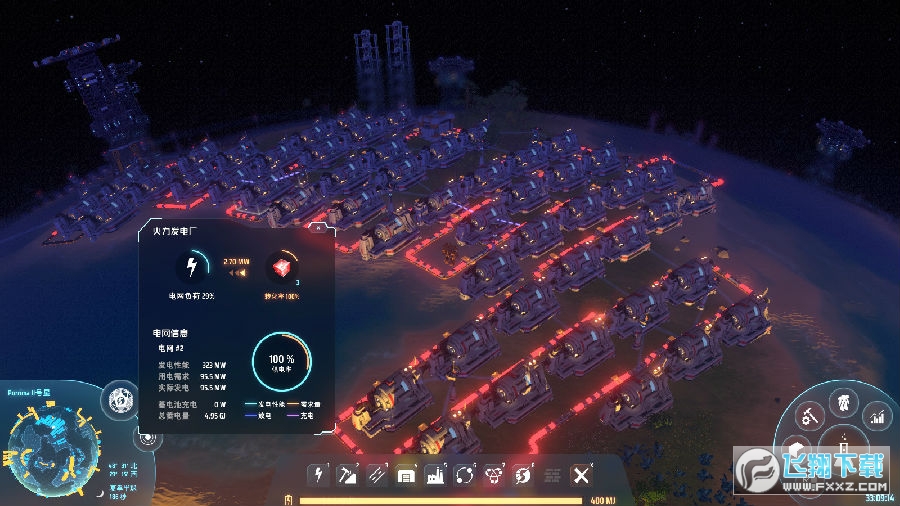Open the factory production build category
Screen dimensions: 900x506
435,475
